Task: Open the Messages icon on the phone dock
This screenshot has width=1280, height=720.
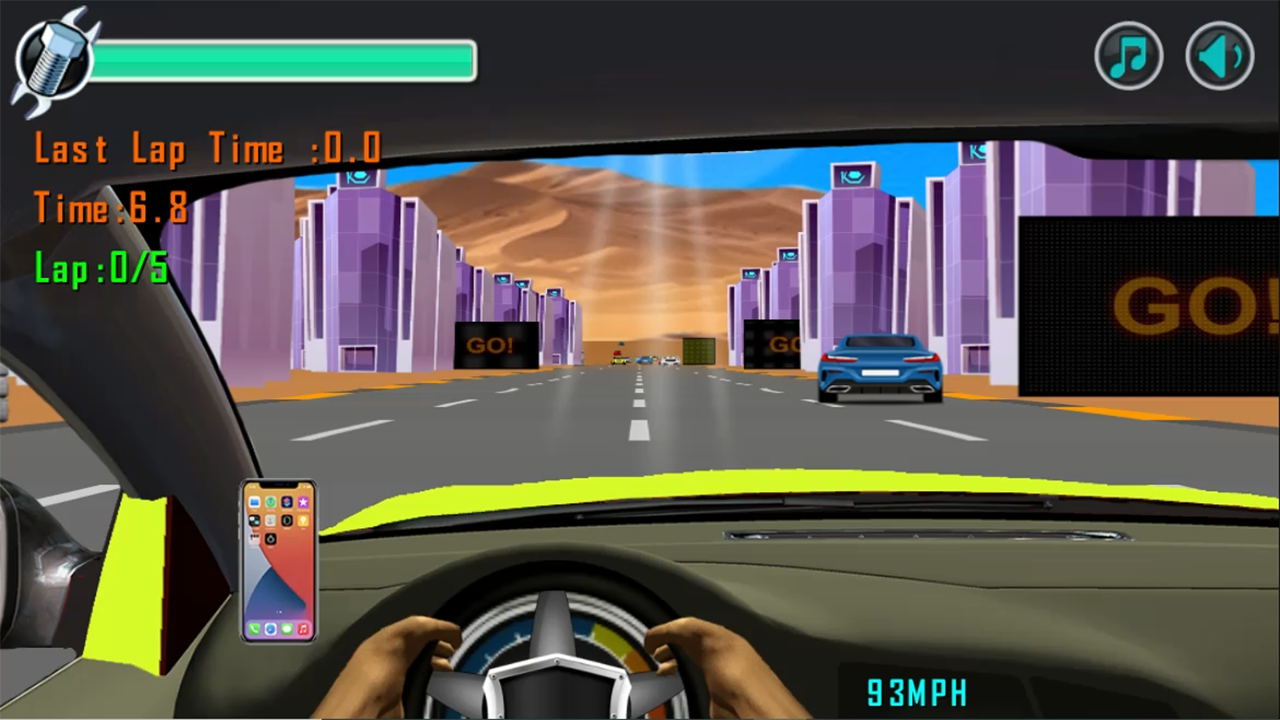Action: (287, 630)
